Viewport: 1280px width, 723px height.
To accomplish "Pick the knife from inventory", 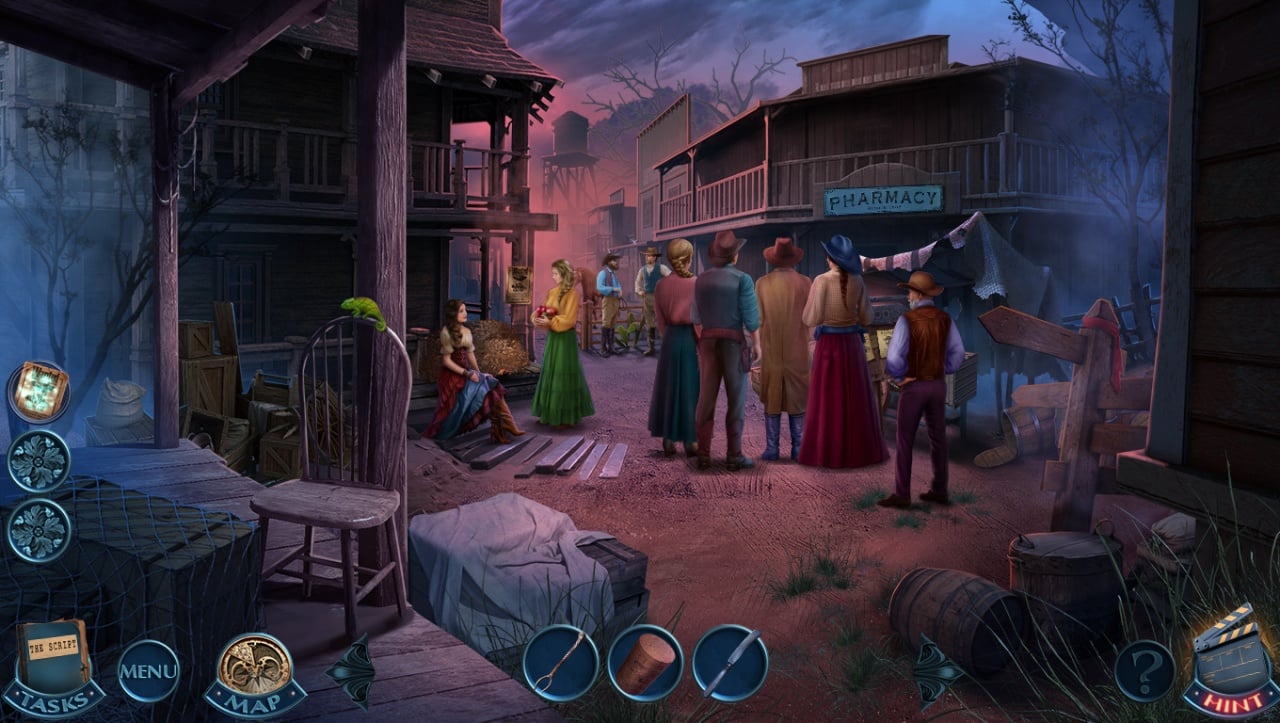I will [x=730, y=662].
